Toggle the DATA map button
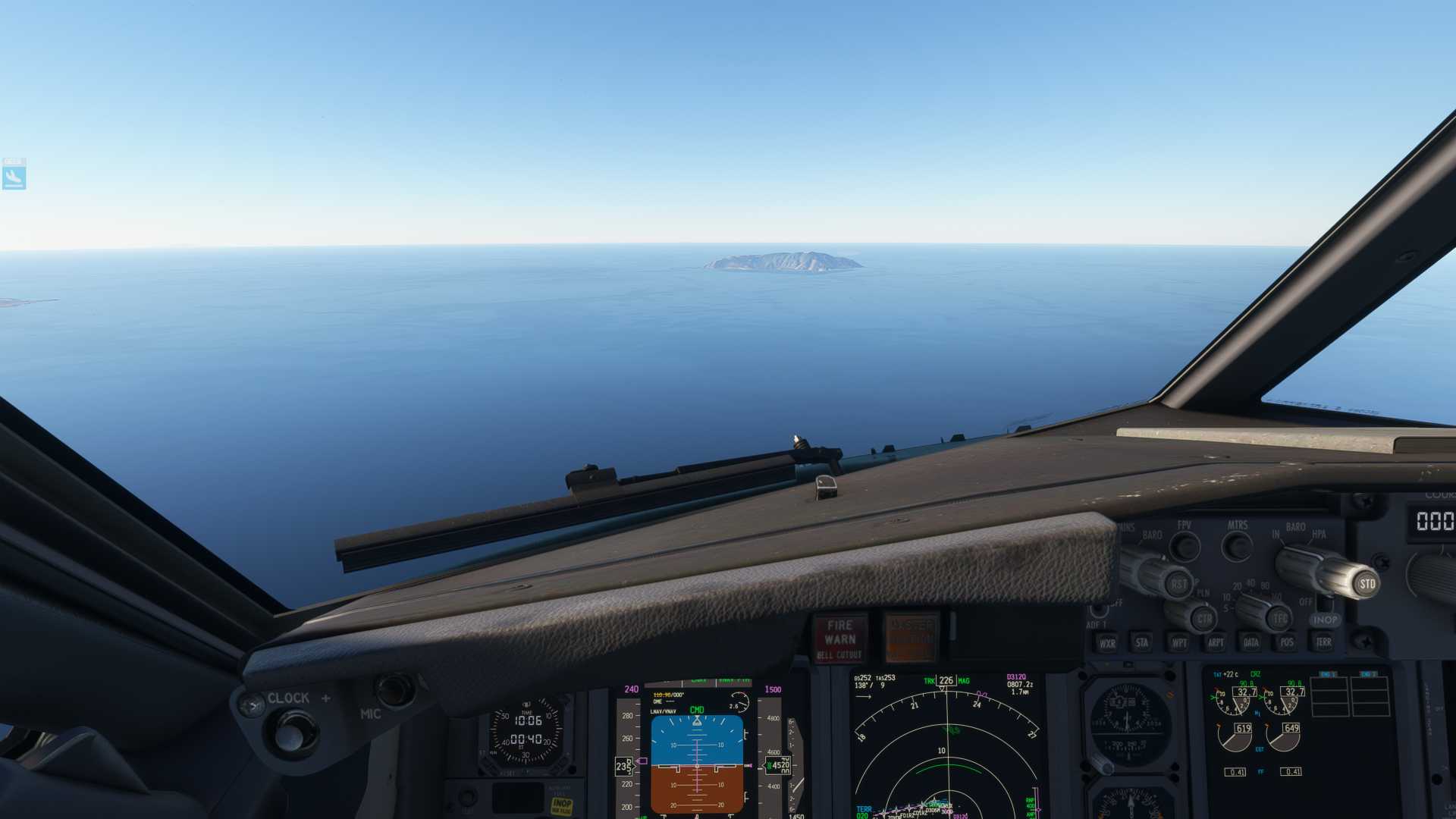Image resolution: width=1456 pixels, height=819 pixels. [1251, 642]
